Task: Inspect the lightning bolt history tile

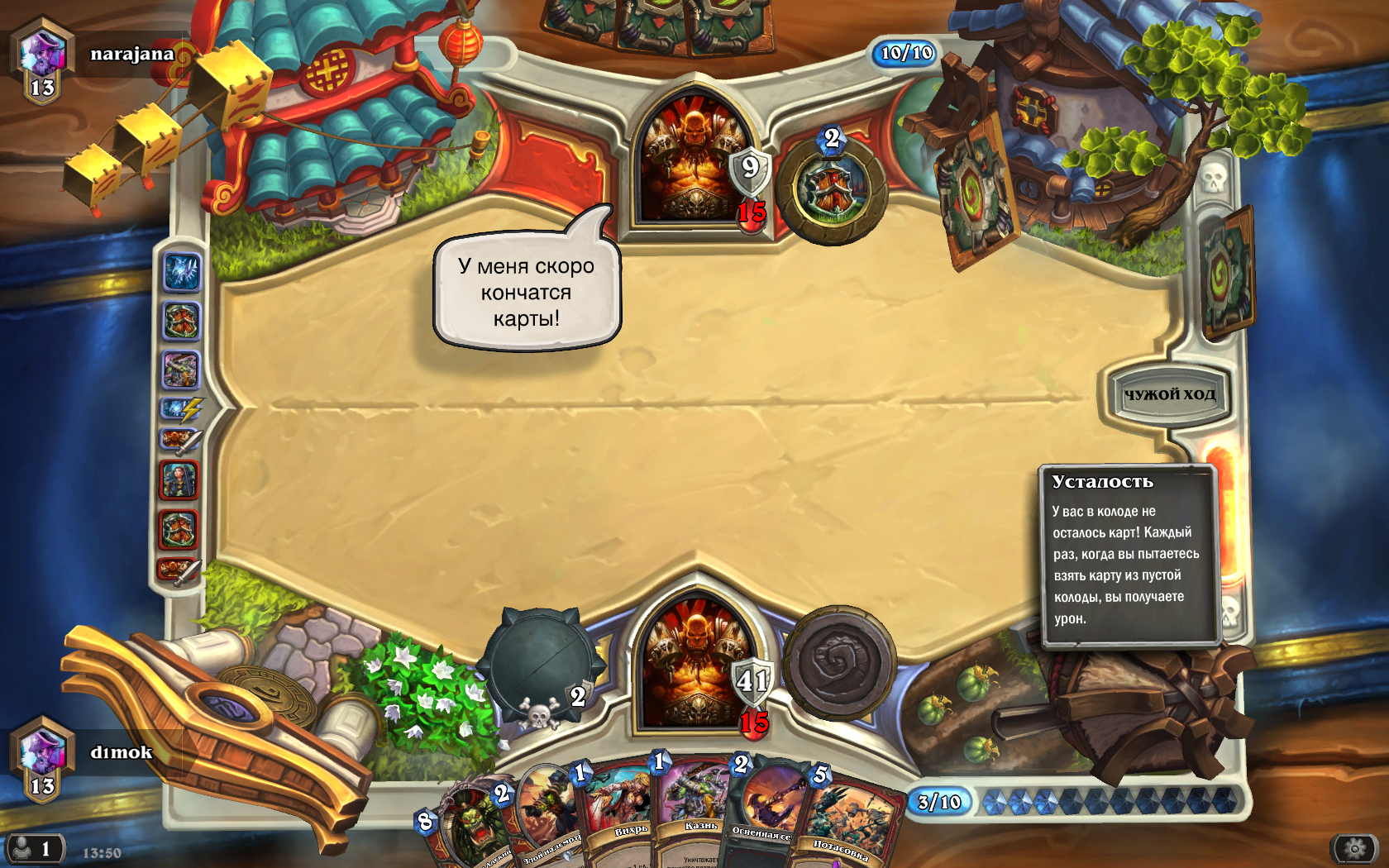Action: point(181,408)
